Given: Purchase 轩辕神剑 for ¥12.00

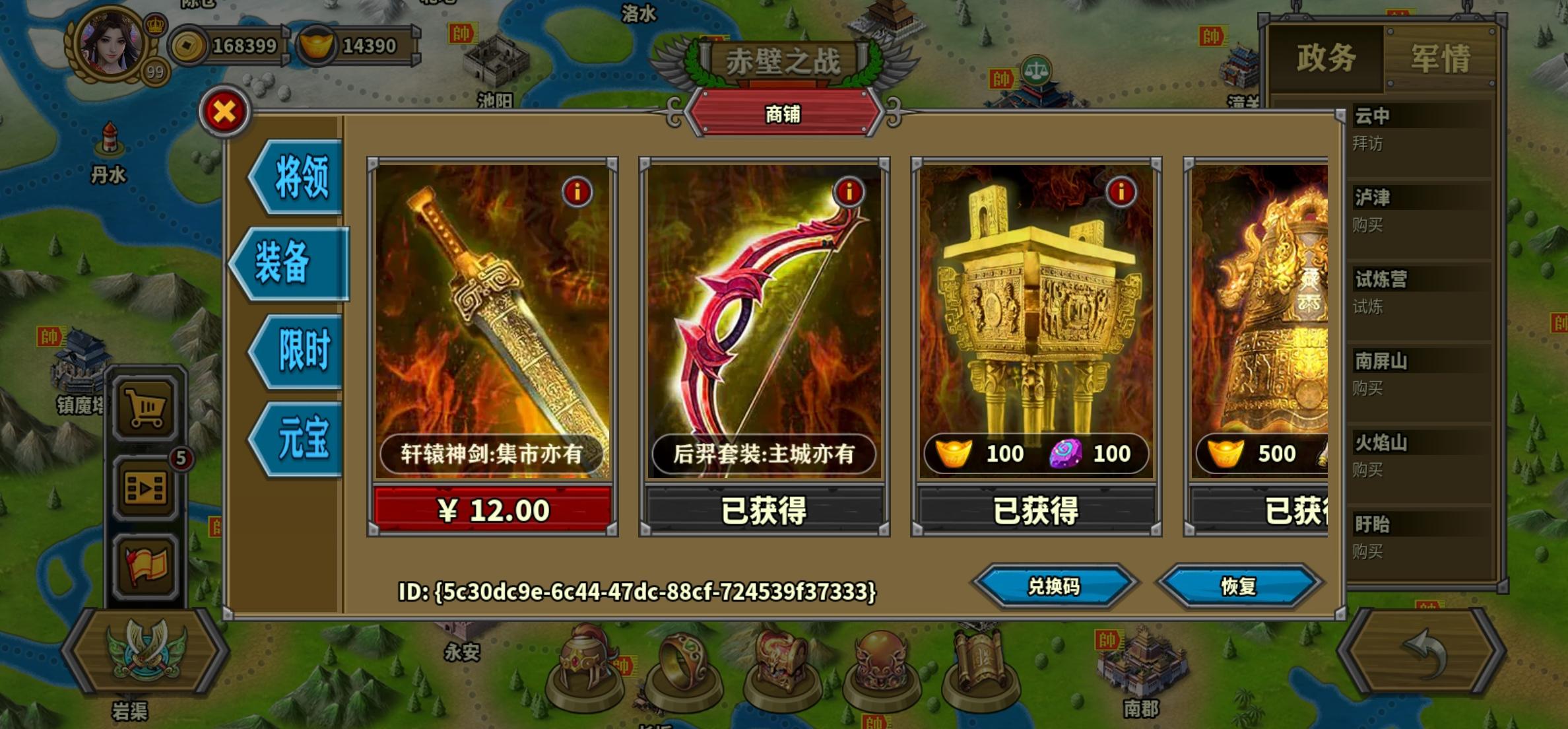Looking at the screenshot, I should pos(492,509).
